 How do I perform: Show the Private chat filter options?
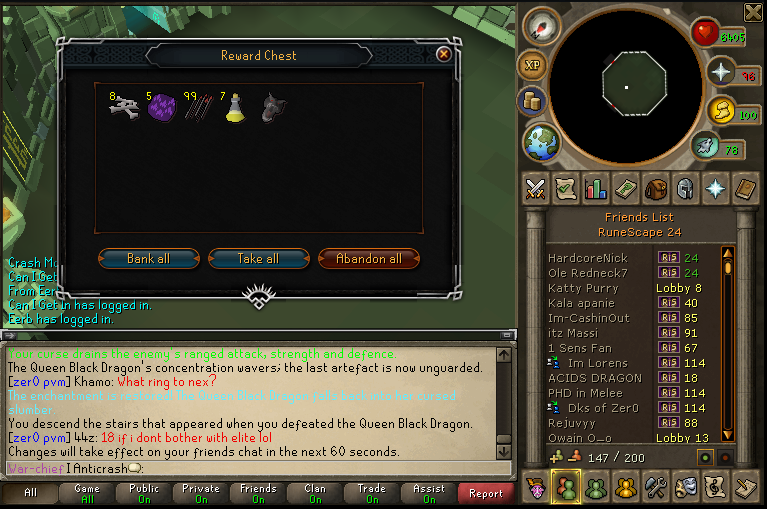click(x=201, y=493)
